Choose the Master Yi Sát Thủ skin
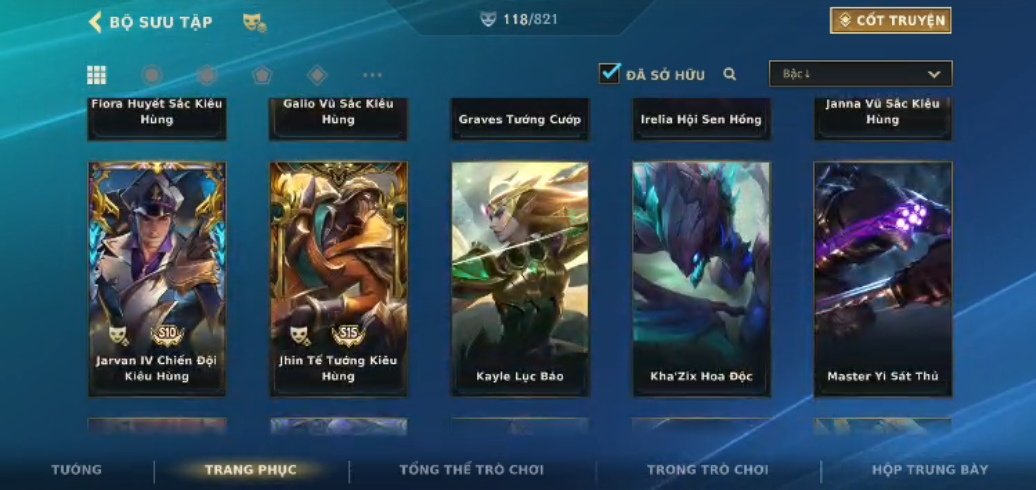Viewport: 1036px width, 490px height. tap(882, 278)
